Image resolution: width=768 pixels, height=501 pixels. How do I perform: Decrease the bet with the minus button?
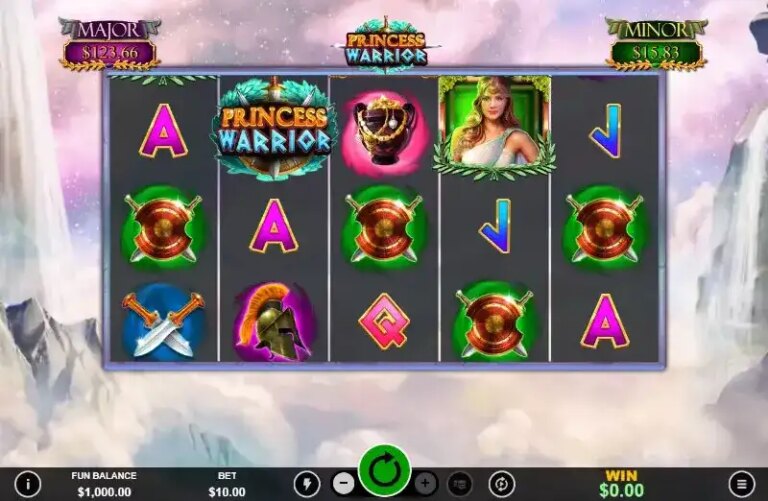click(343, 484)
